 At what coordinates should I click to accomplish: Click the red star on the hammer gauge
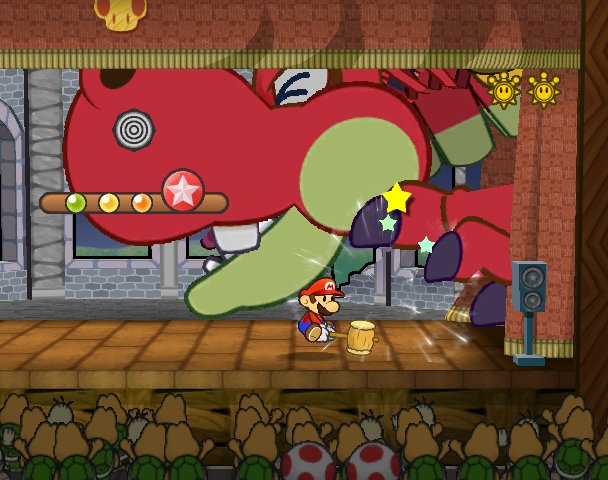pos(182,191)
